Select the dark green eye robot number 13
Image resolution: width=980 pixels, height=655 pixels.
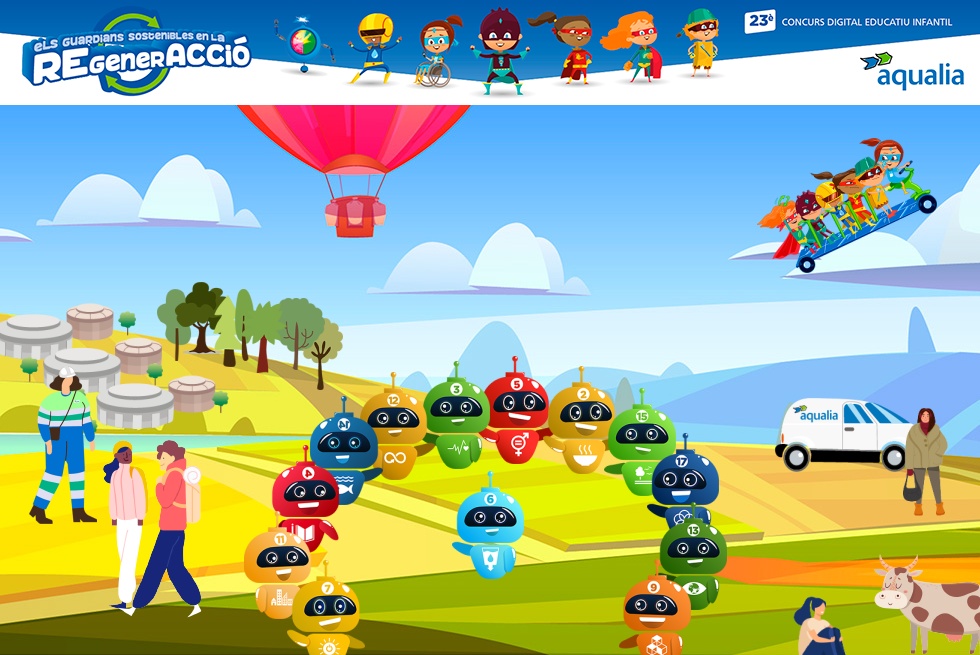(692, 558)
